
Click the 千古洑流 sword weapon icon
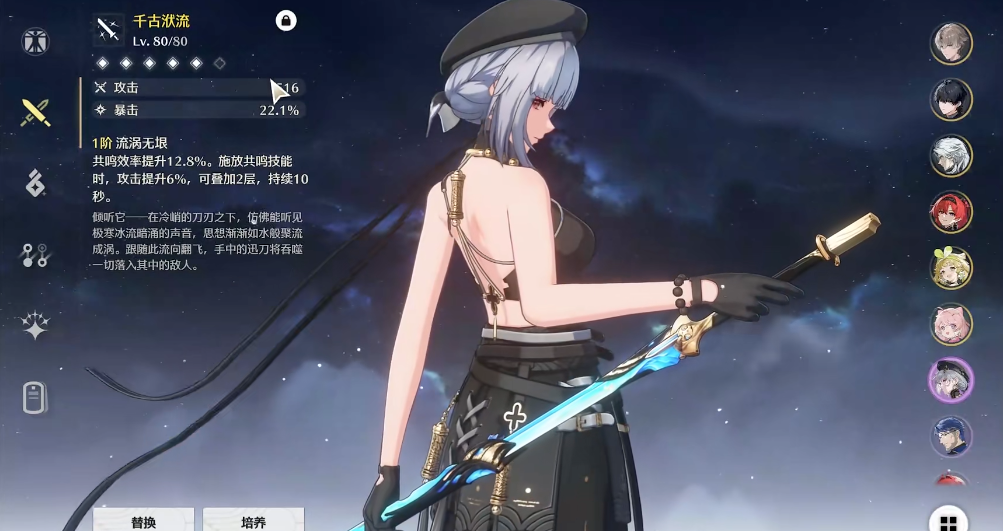tap(108, 30)
